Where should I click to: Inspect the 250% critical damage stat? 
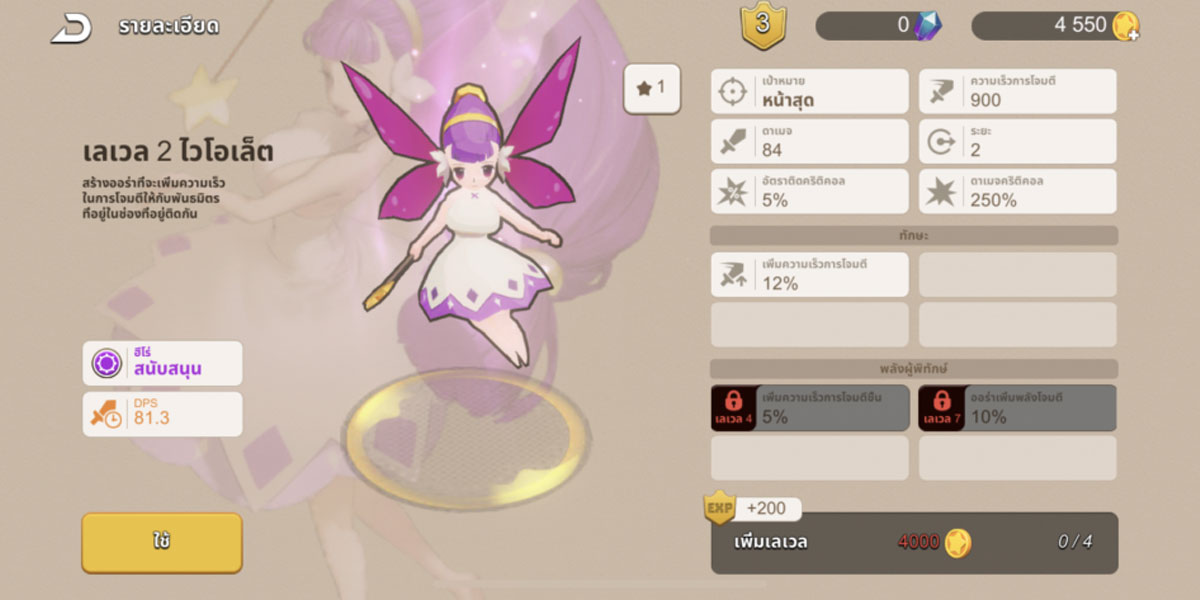pyautogui.click(x=1017, y=191)
